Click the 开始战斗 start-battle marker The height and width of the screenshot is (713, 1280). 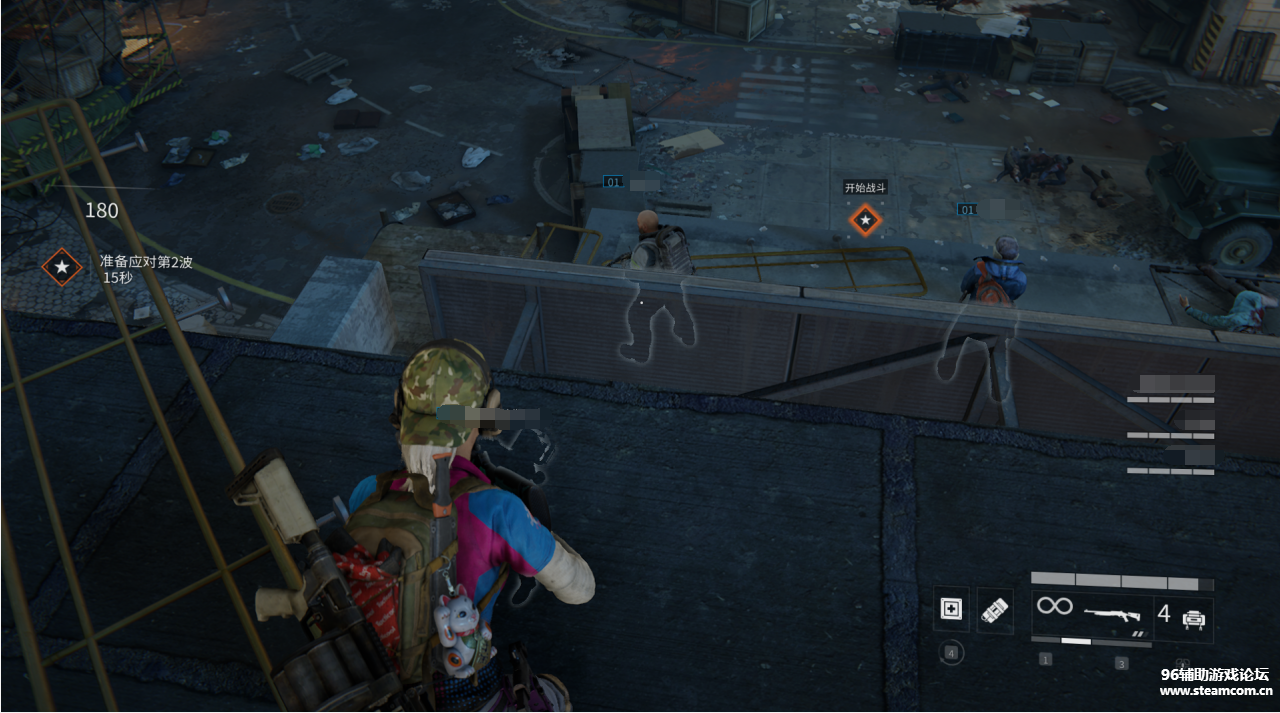point(865,219)
